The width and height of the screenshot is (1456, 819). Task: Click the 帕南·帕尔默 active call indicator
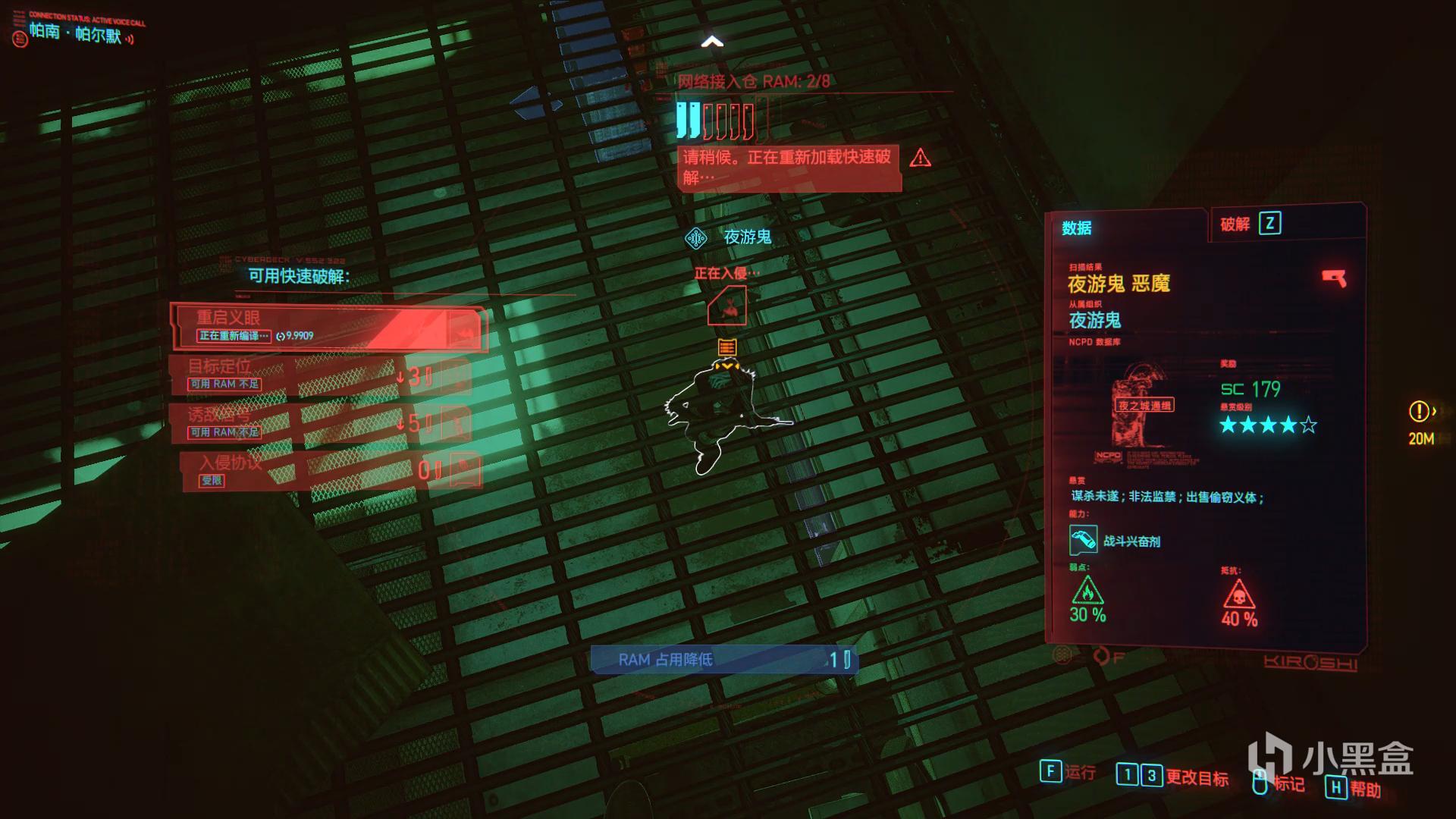pyautogui.click(x=76, y=33)
